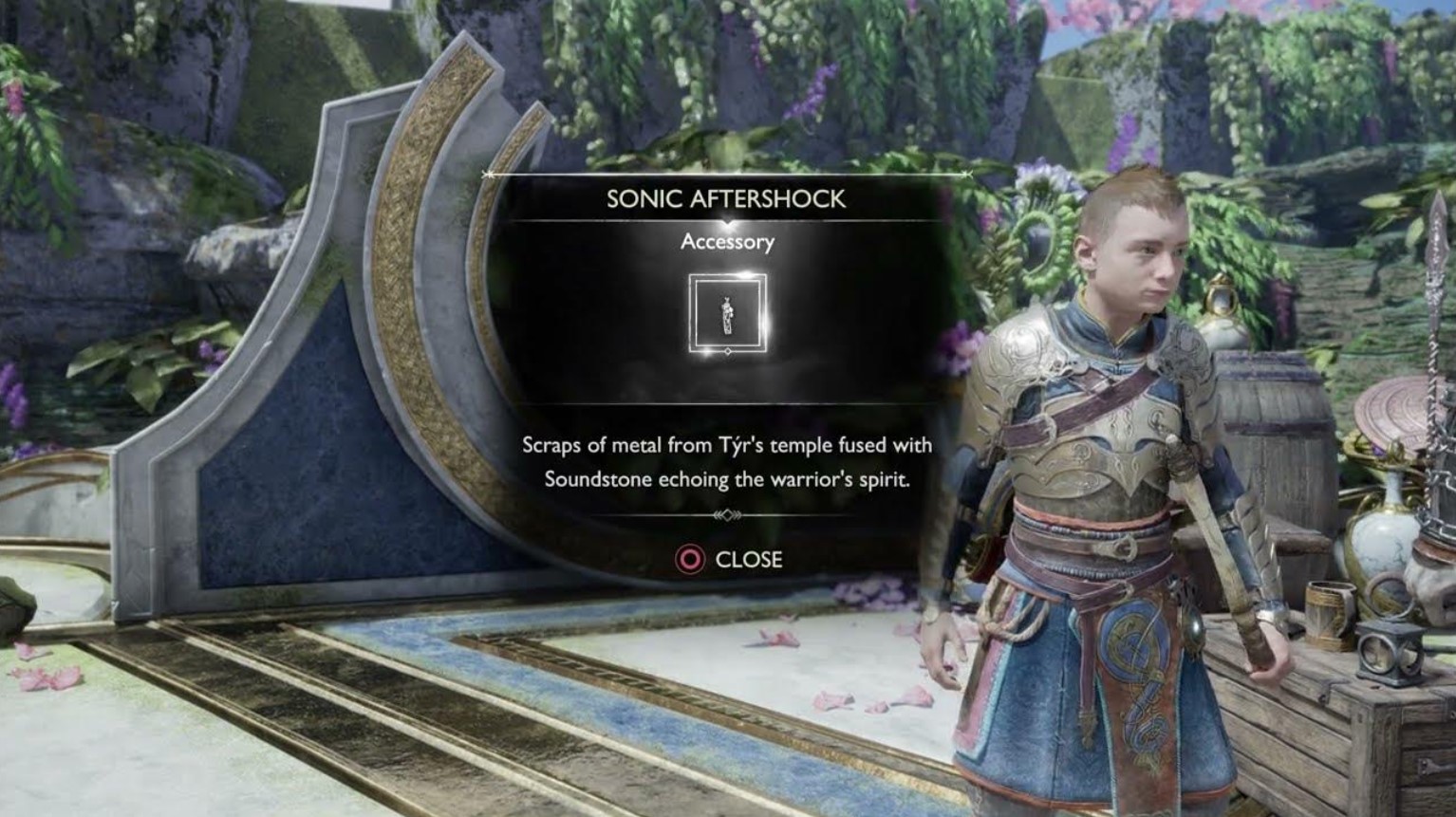This screenshot has width=1456, height=817.
Task: Select the Sonic Aftershock title text
Action: pyautogui.click(x=727, y=200)
